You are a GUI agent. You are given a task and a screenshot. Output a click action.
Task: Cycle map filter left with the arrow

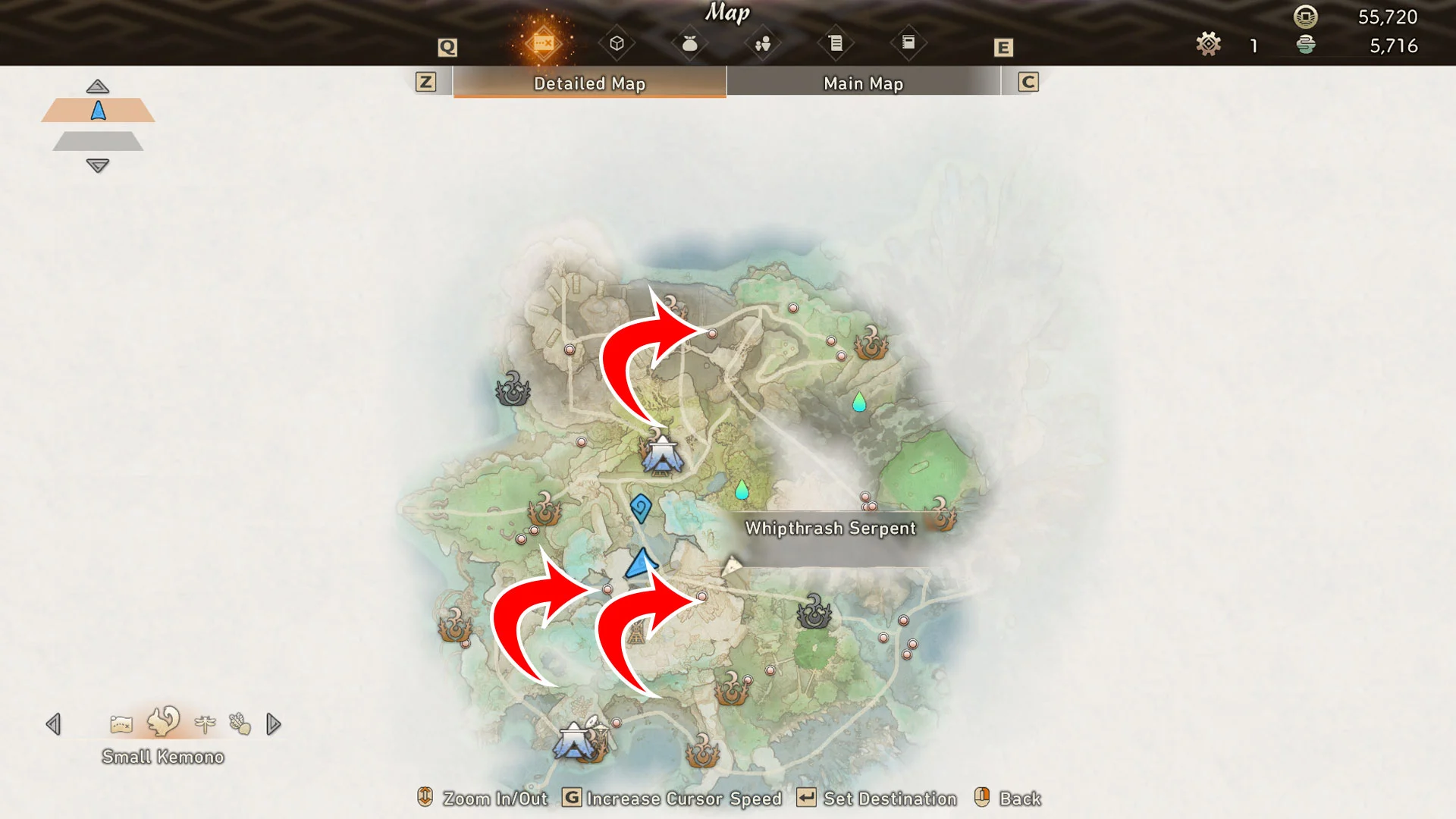(53, 724)
